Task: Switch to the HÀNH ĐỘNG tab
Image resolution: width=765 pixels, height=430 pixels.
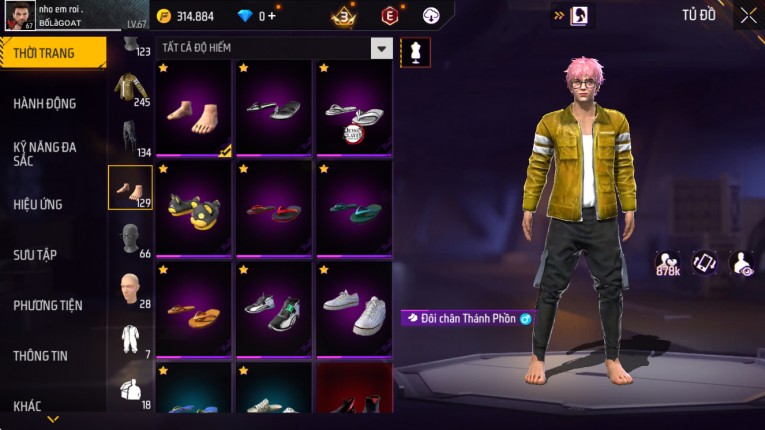Action: pos(45,103)
